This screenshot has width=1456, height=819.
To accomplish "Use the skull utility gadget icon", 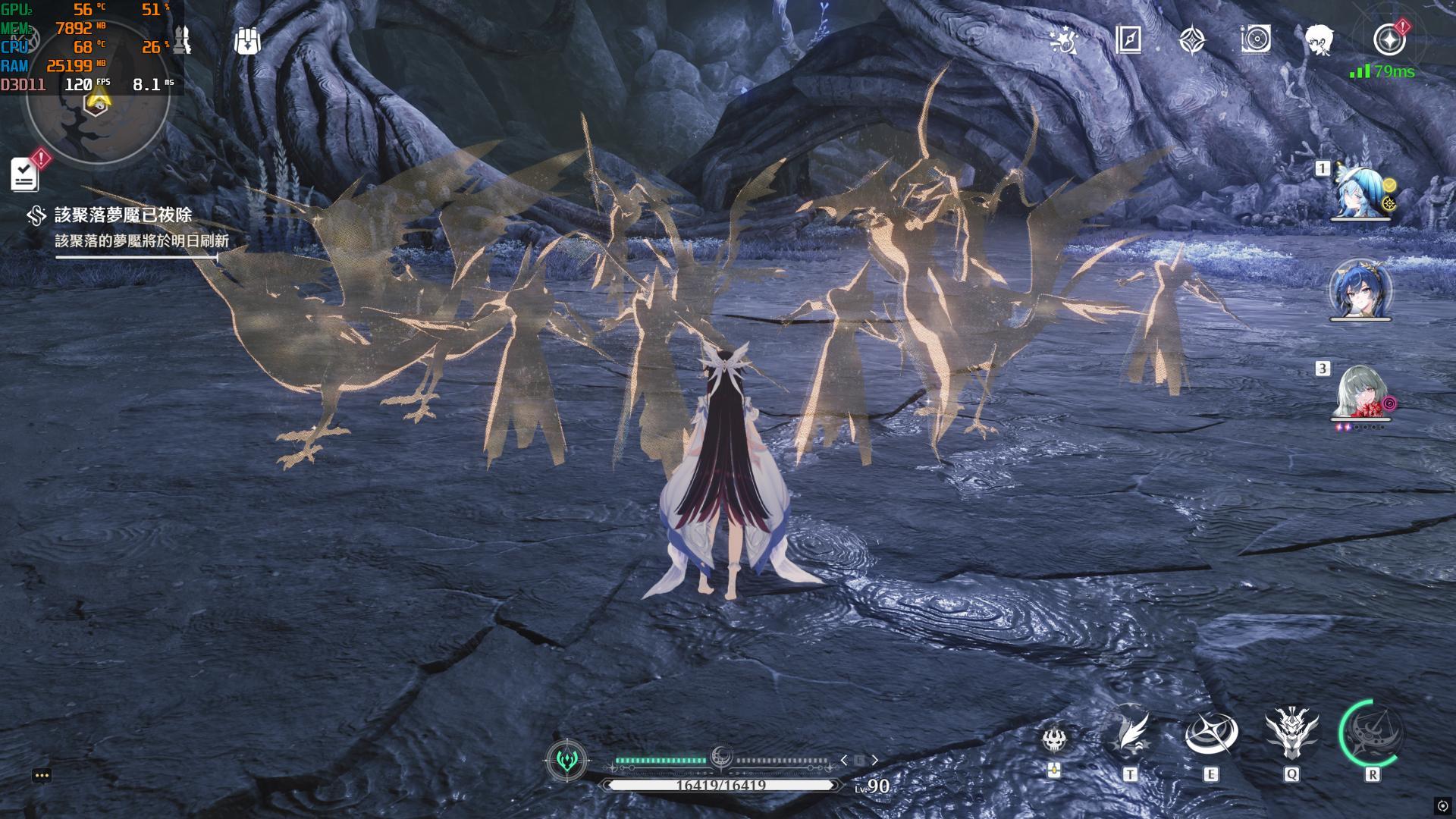I will (x=1054, y=739).
